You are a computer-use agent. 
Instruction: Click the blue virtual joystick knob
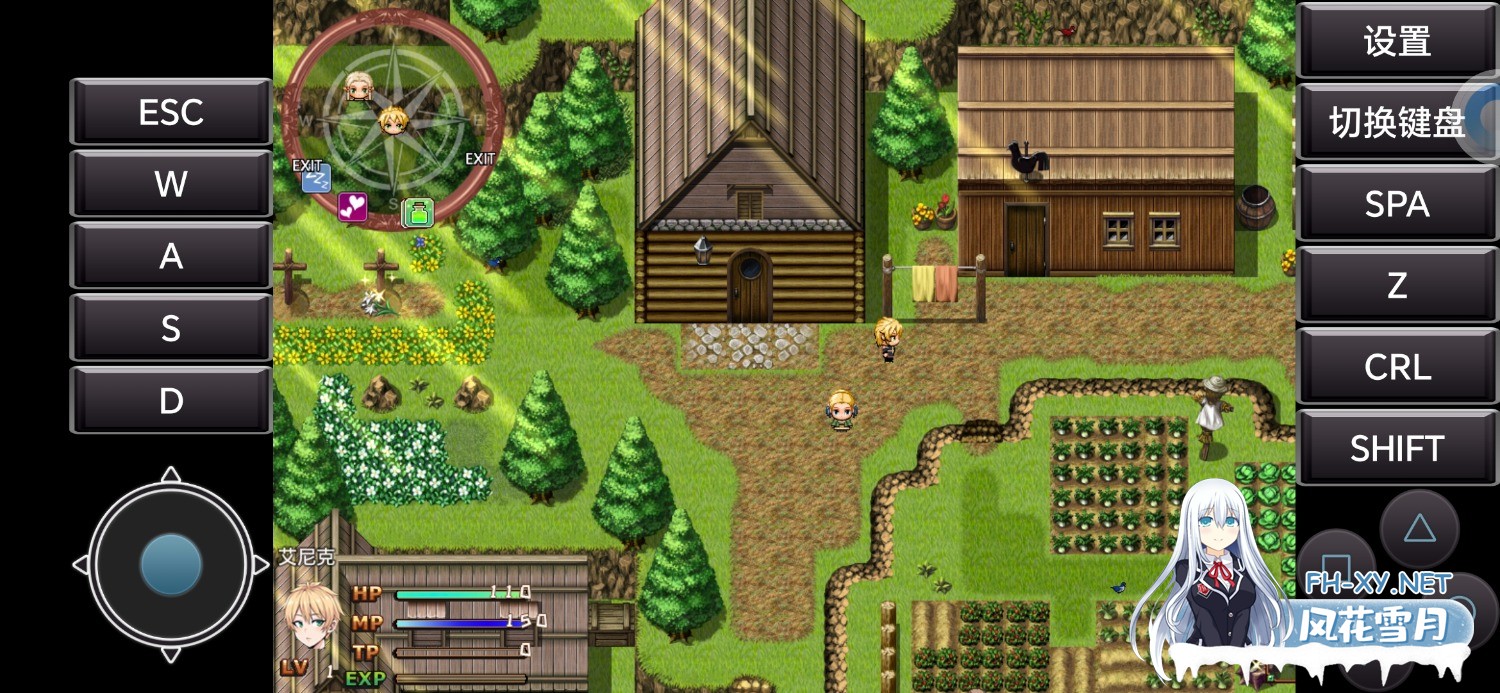[171, 565]
